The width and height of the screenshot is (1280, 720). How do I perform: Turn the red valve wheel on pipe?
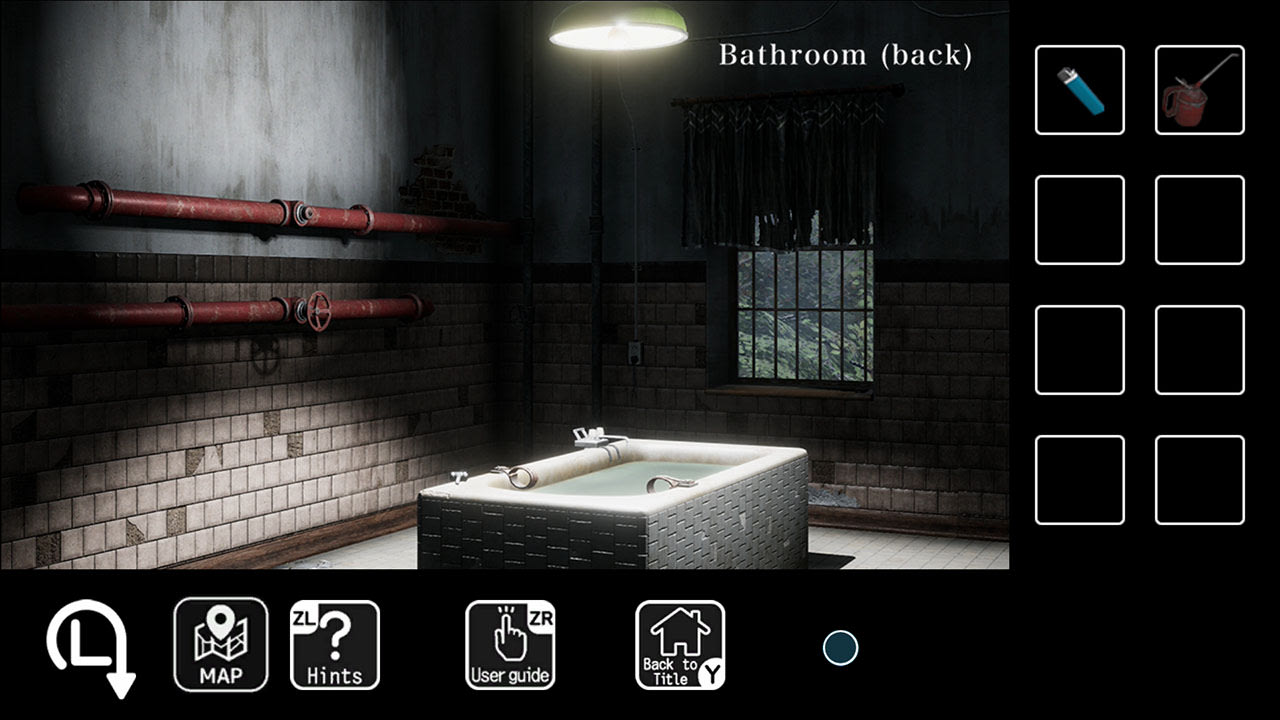[x=318, y=313]
